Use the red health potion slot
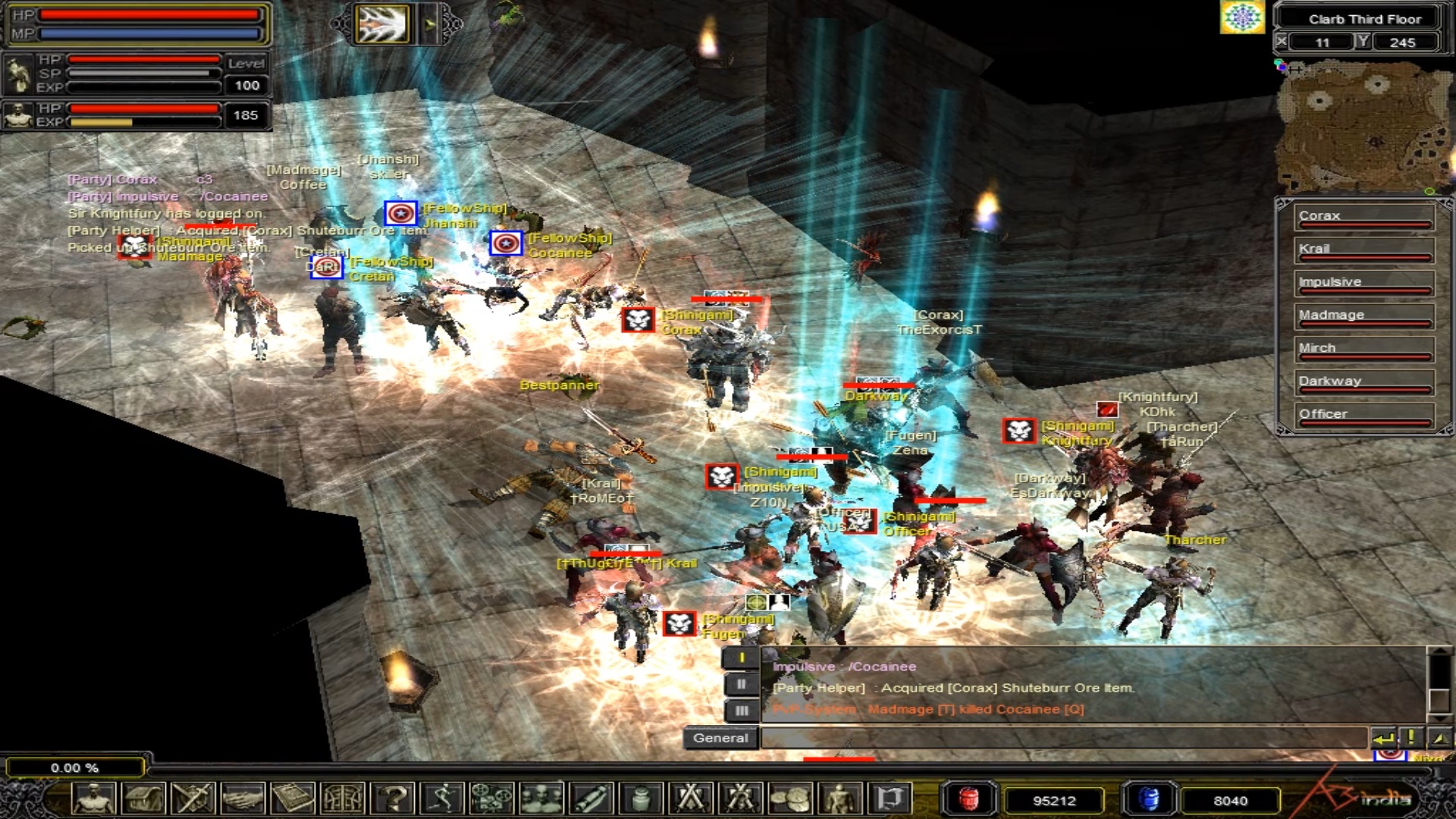Screen dimensions: 1456x819 (x=968, y=799)
